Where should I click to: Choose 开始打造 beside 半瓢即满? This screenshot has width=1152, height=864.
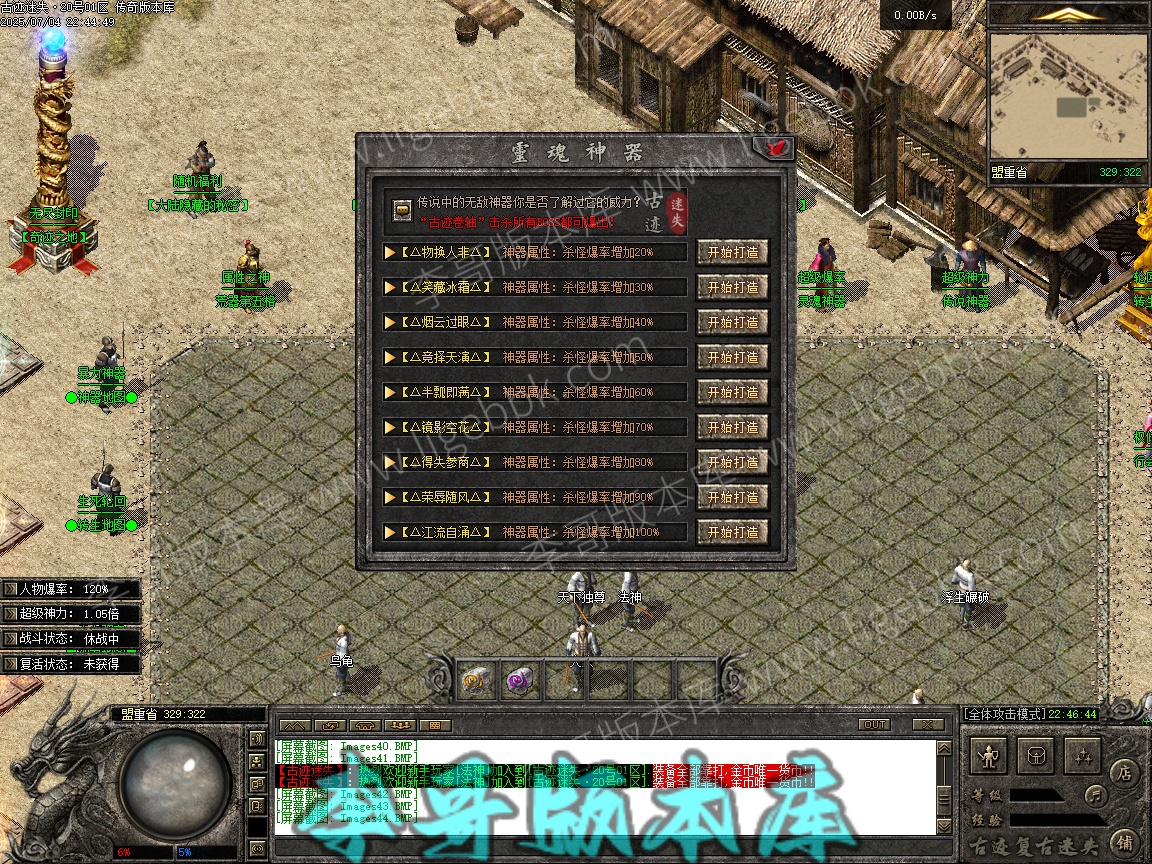click(732, 392)
